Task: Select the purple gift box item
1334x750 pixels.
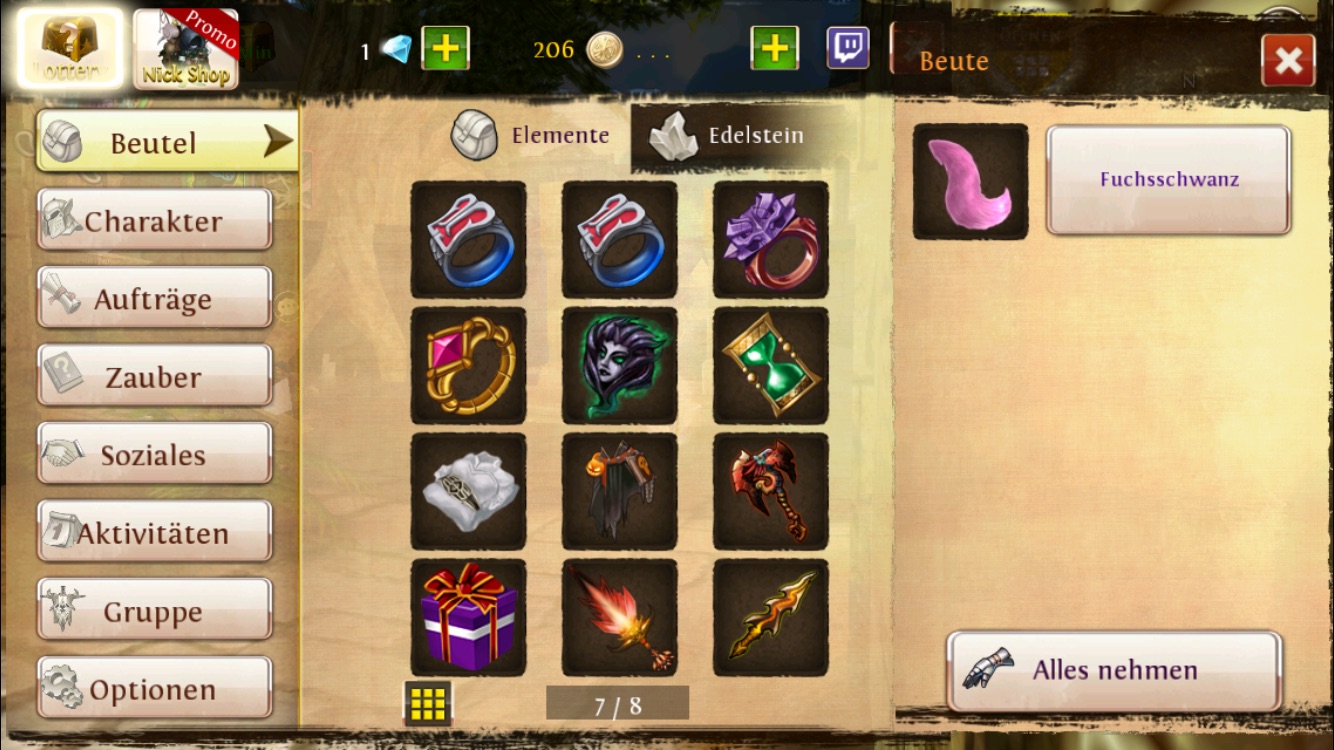Action: click(468, 617)
